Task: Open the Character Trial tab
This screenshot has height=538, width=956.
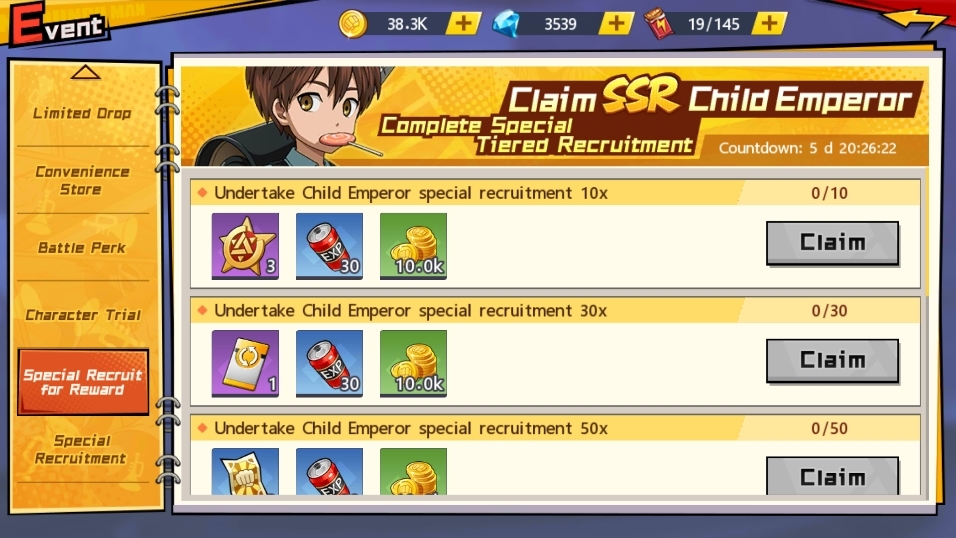Action: (82, 314)
